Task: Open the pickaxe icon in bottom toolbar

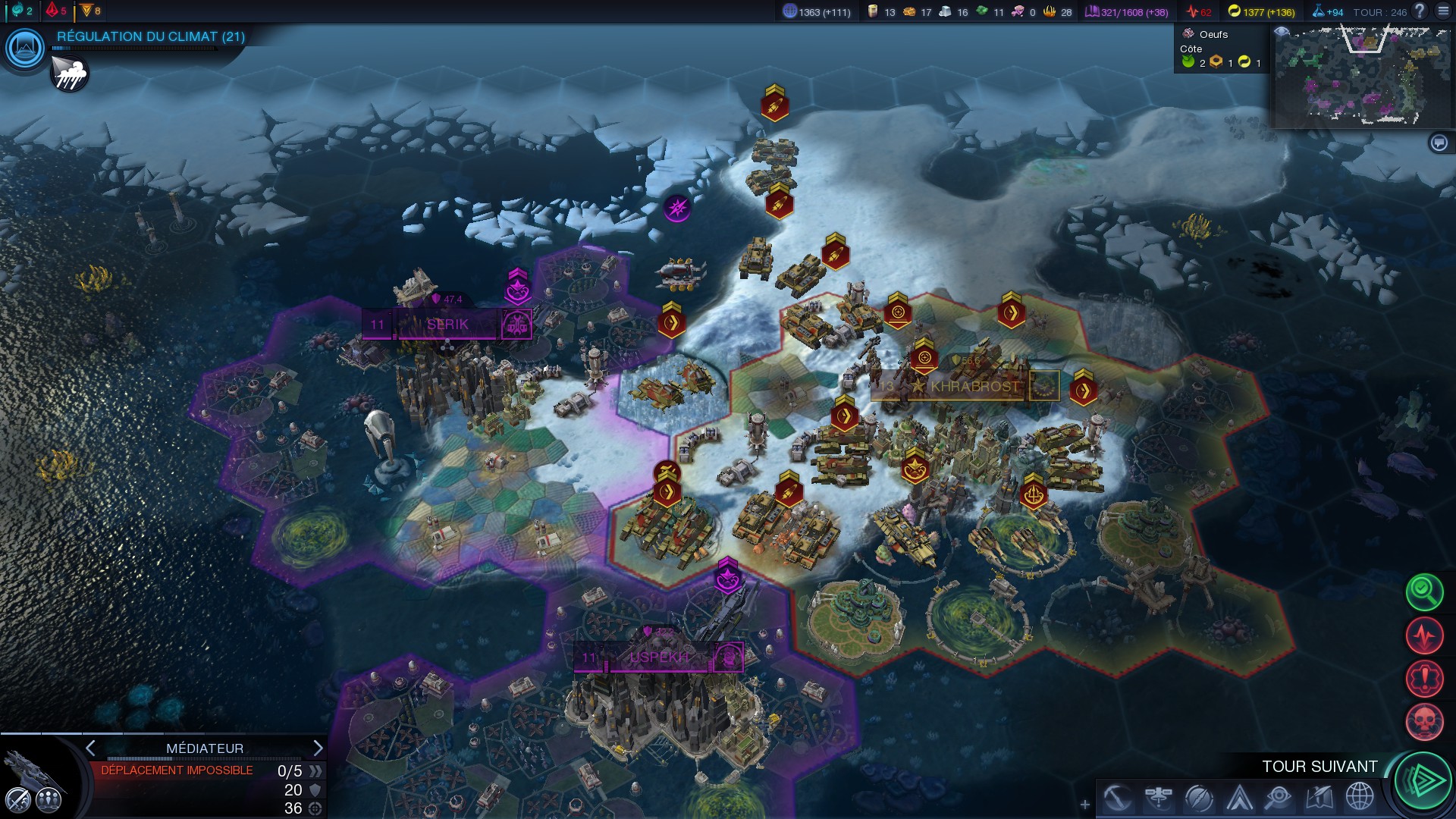Action: (x=1118, y=798)
